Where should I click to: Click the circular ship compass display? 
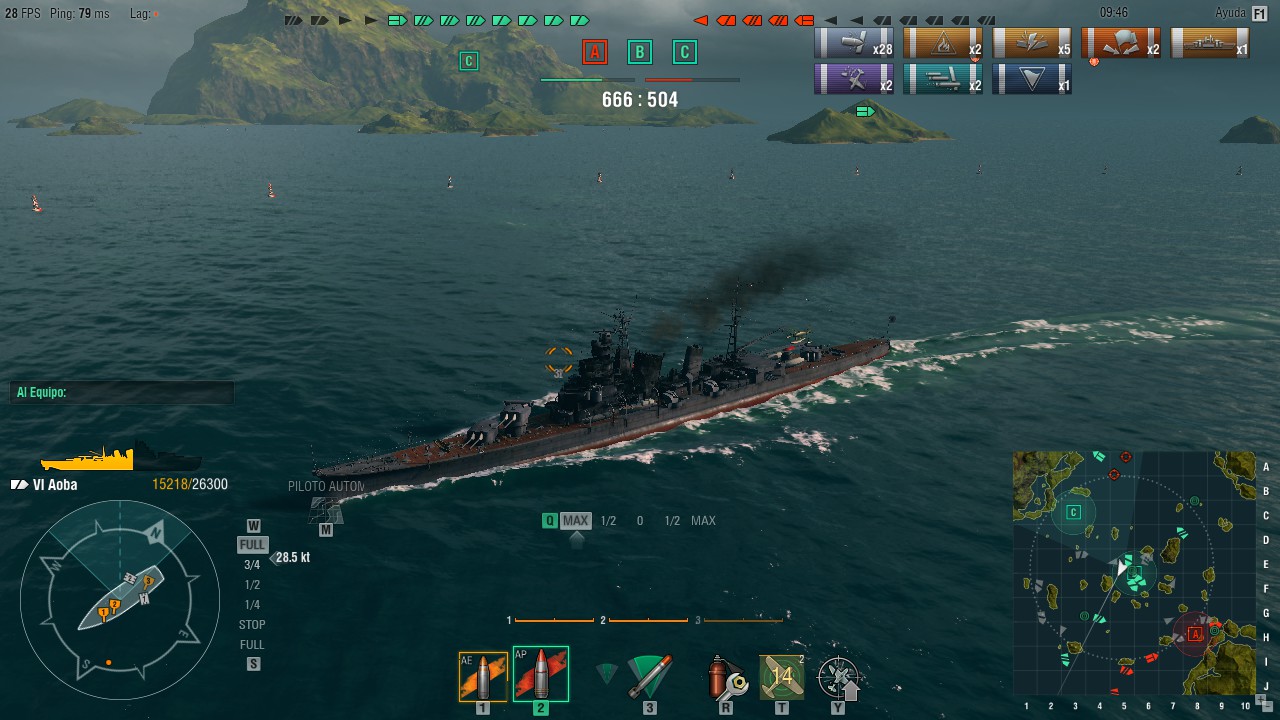click(120, 600)
